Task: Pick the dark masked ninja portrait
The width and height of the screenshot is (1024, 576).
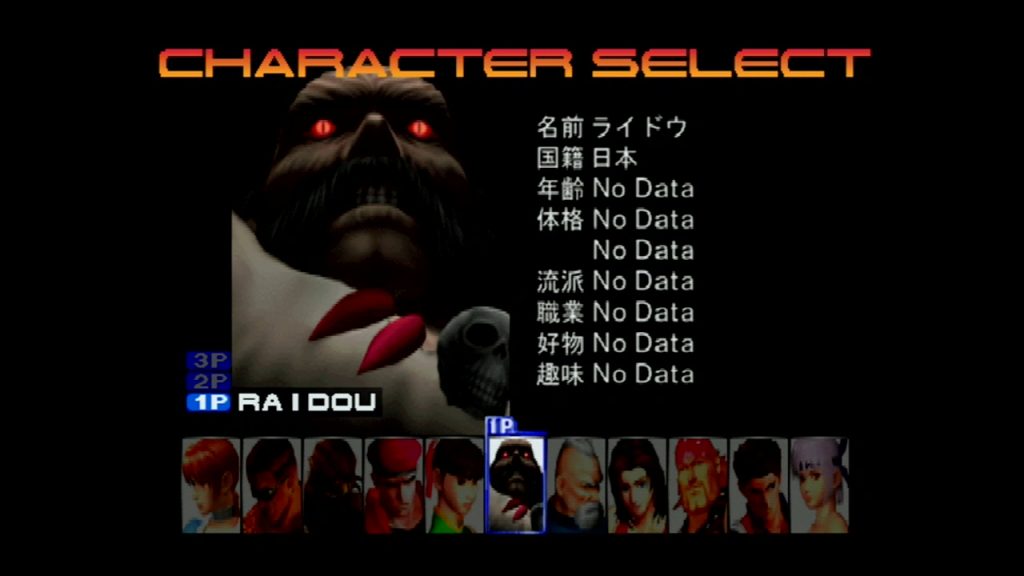Action: (333, 485)
